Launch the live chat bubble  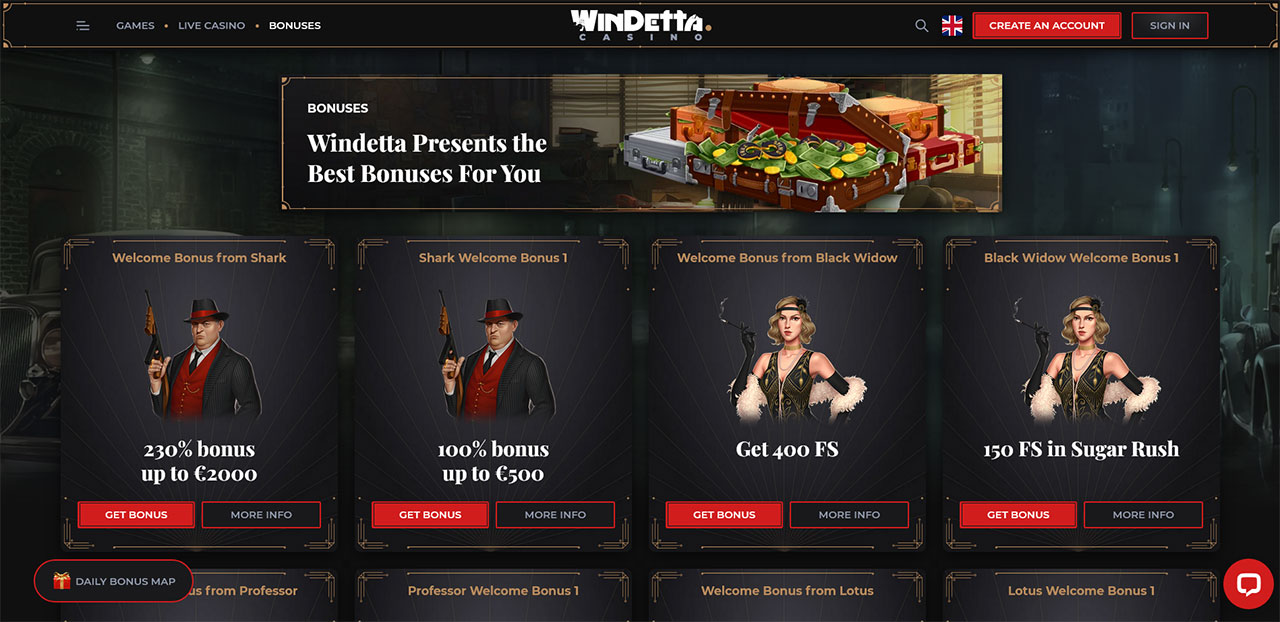(1248, 585)
